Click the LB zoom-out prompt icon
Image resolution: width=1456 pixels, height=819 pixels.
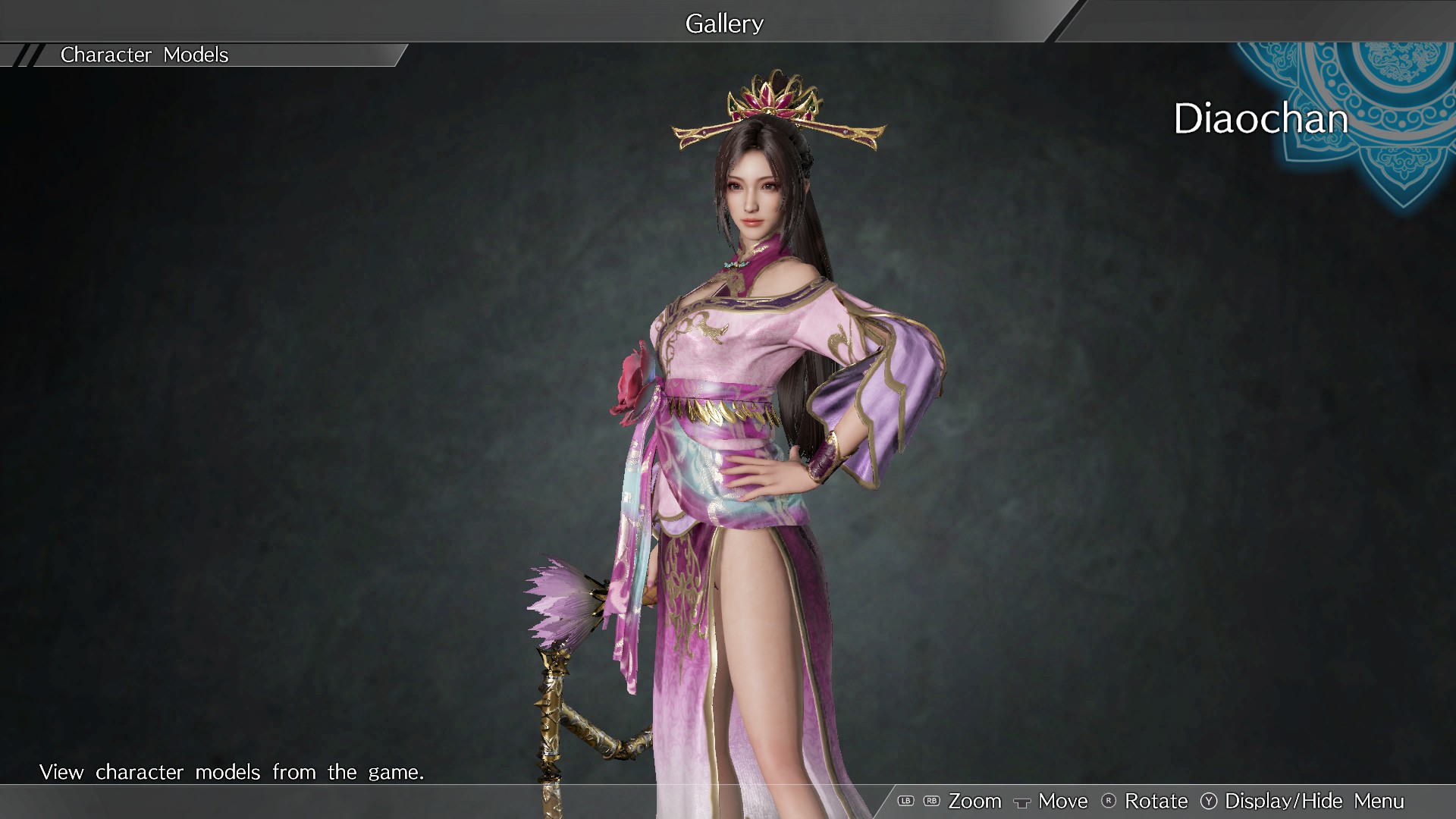tap(907, 801)
